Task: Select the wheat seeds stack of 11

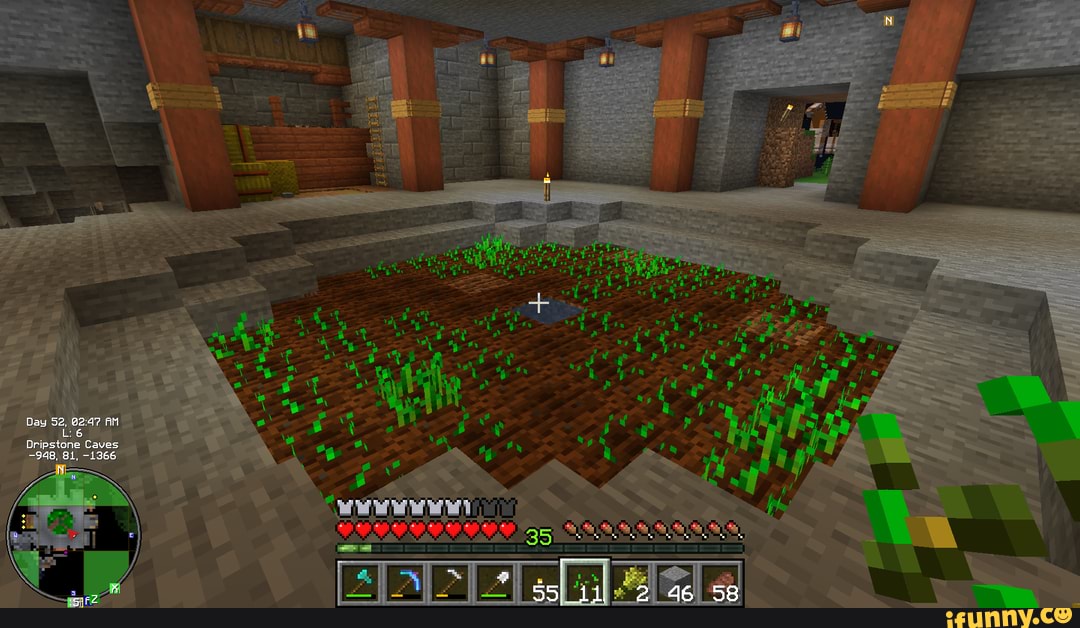Action: click(x=585, y=583)
